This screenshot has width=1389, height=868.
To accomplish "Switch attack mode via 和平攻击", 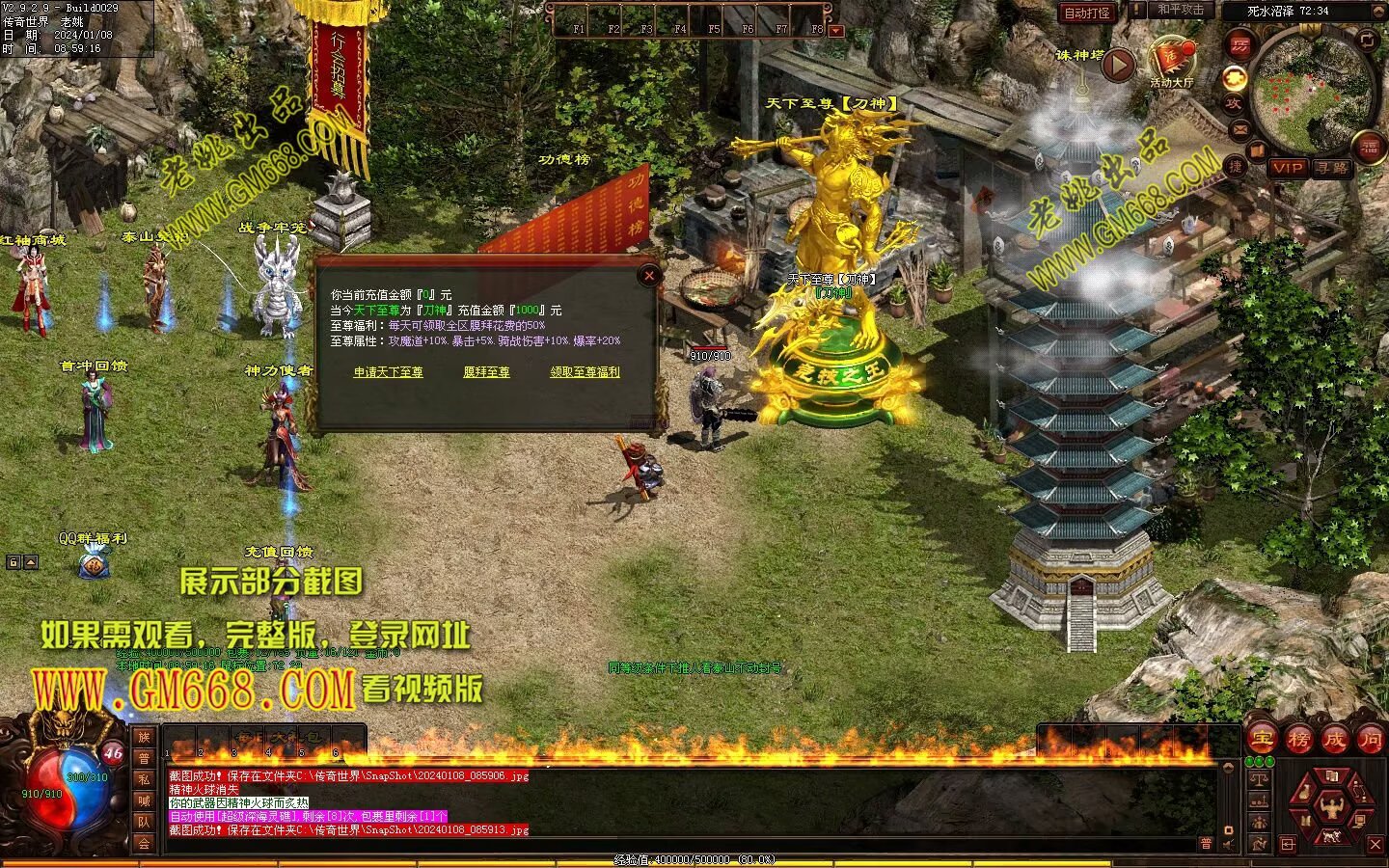I will click(x=1180, y=10).
